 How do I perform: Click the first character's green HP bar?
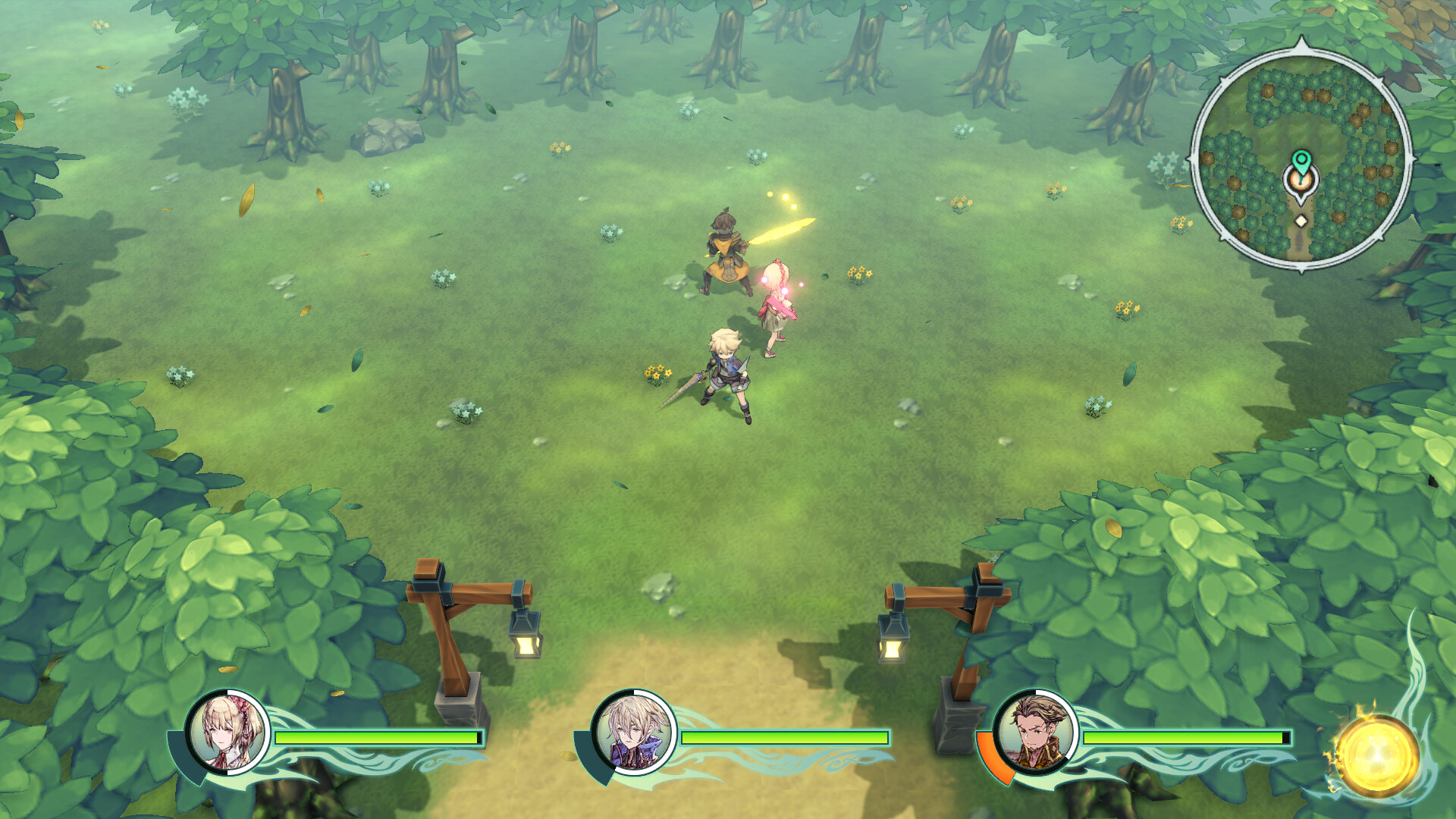pyautogui.click(x=378, y=737)
